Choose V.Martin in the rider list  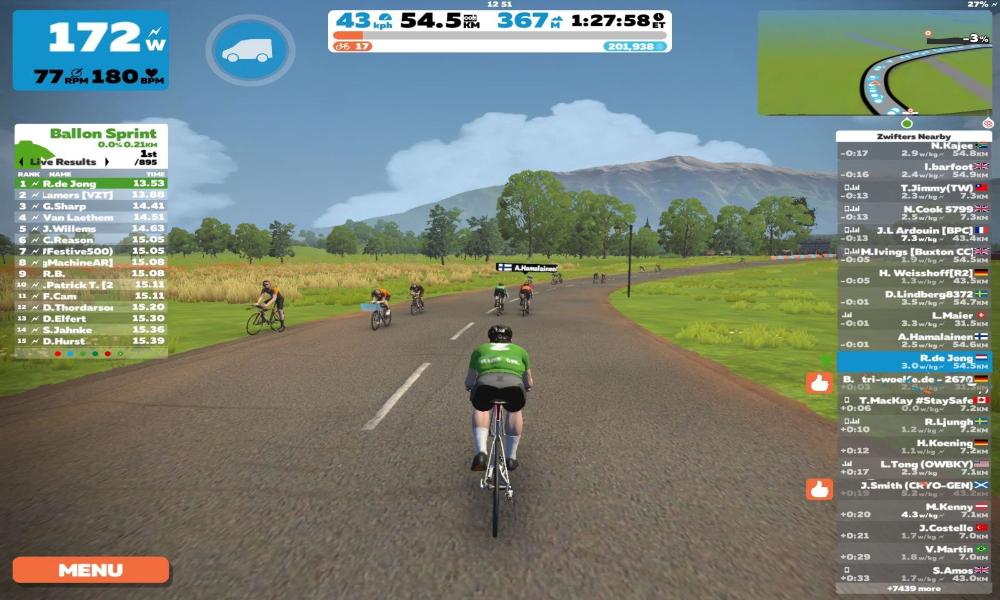pyautogui.click(x=913, y=553)
